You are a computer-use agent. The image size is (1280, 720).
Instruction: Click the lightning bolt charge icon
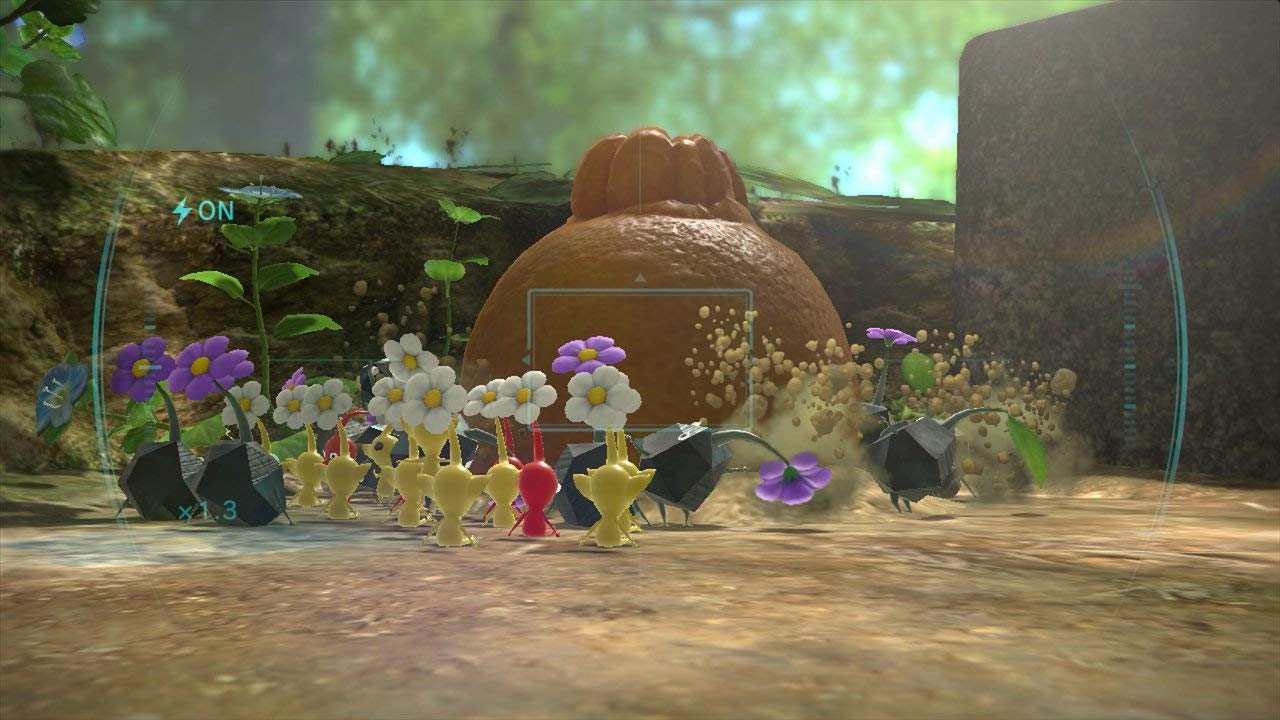(183, 210)
